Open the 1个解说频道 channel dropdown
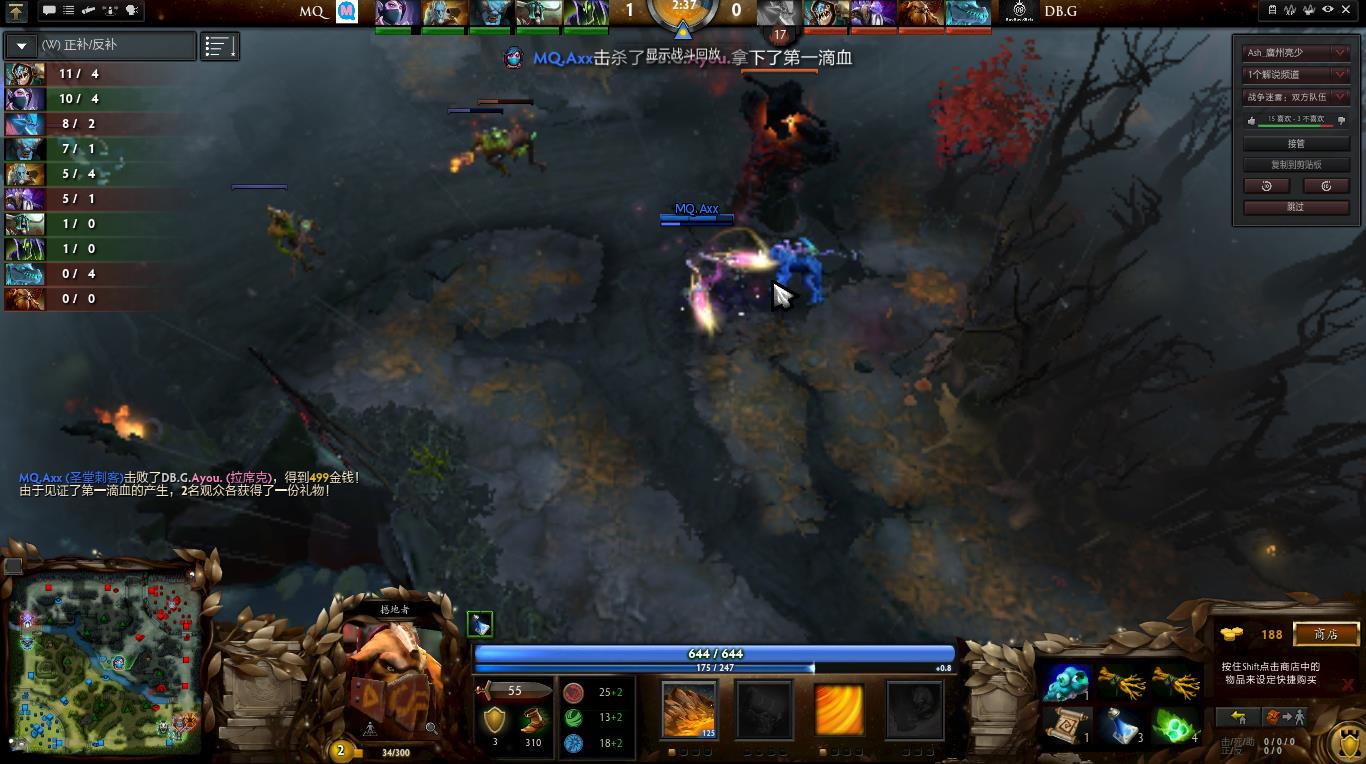Screen dimensions: 1366x764 (1296, 74)
